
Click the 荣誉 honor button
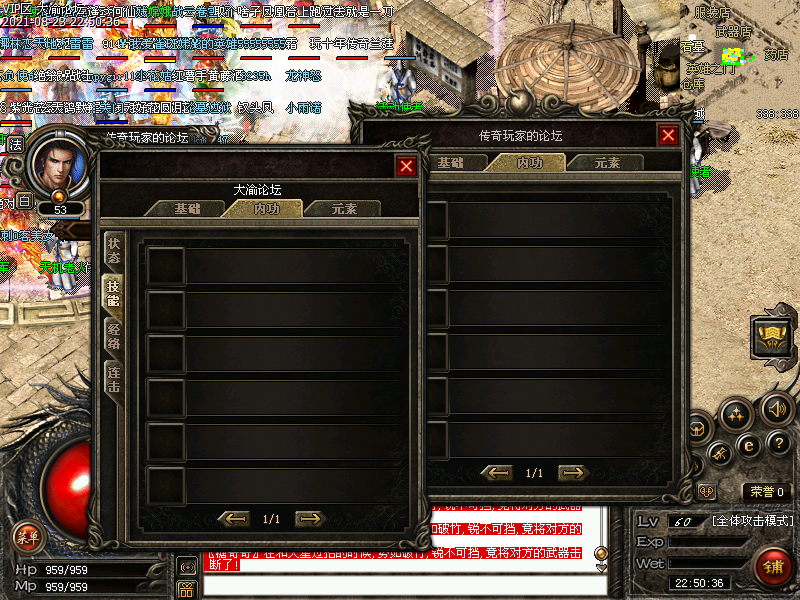tap(768, 491)
